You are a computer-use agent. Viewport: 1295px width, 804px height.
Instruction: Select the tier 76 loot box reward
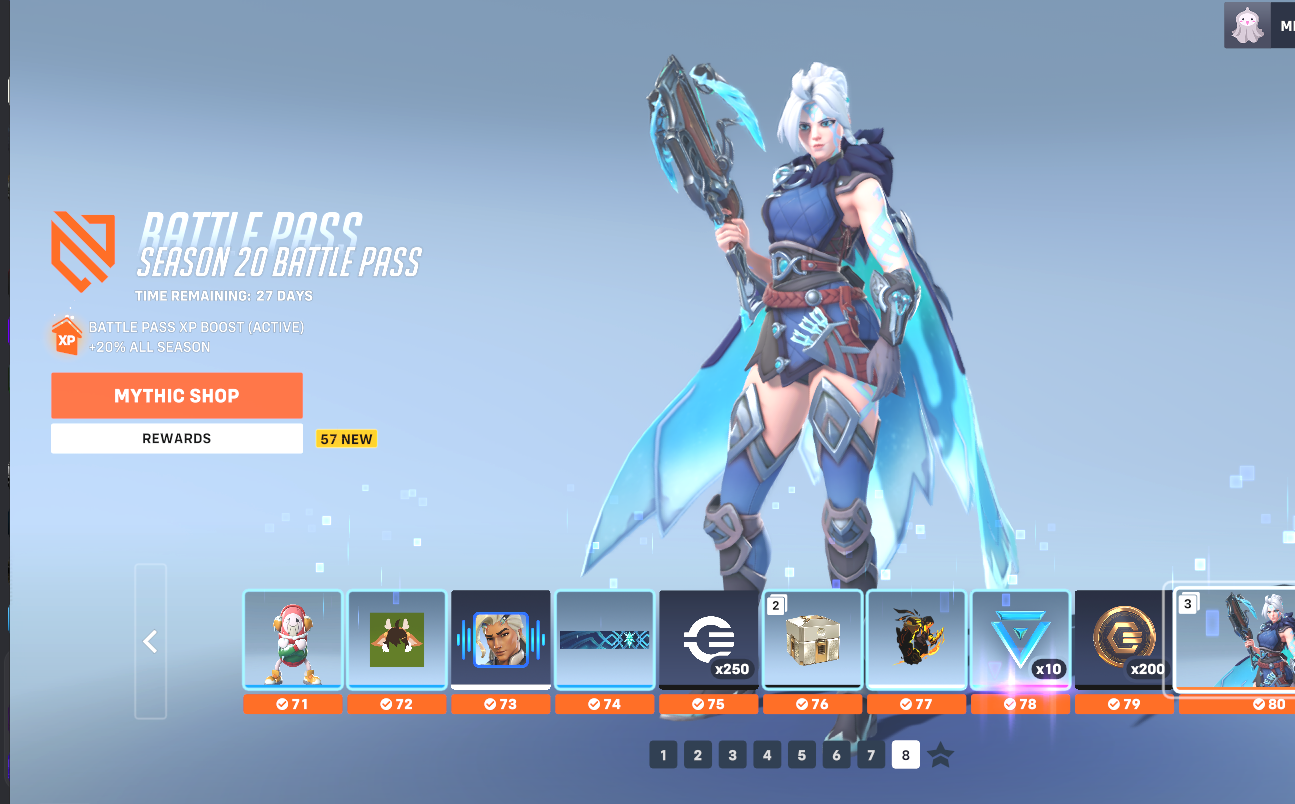(x=813, y=640)
